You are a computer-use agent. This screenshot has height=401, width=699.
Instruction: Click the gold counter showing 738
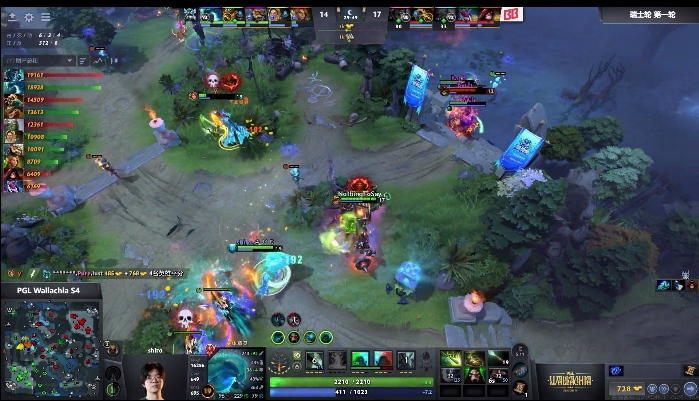coord(625,387)
